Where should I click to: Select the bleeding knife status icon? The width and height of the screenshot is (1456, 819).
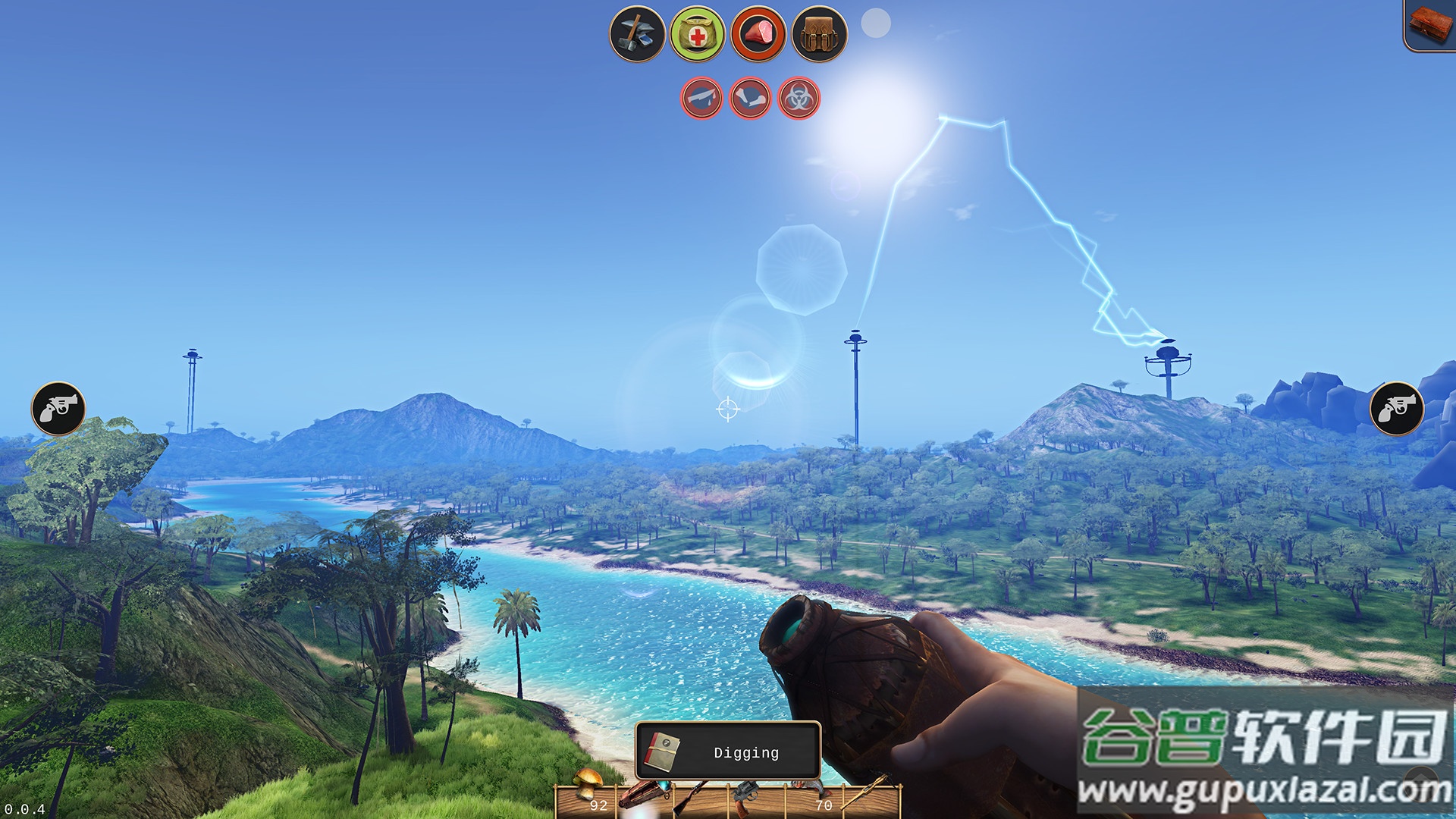coord(701,99)
